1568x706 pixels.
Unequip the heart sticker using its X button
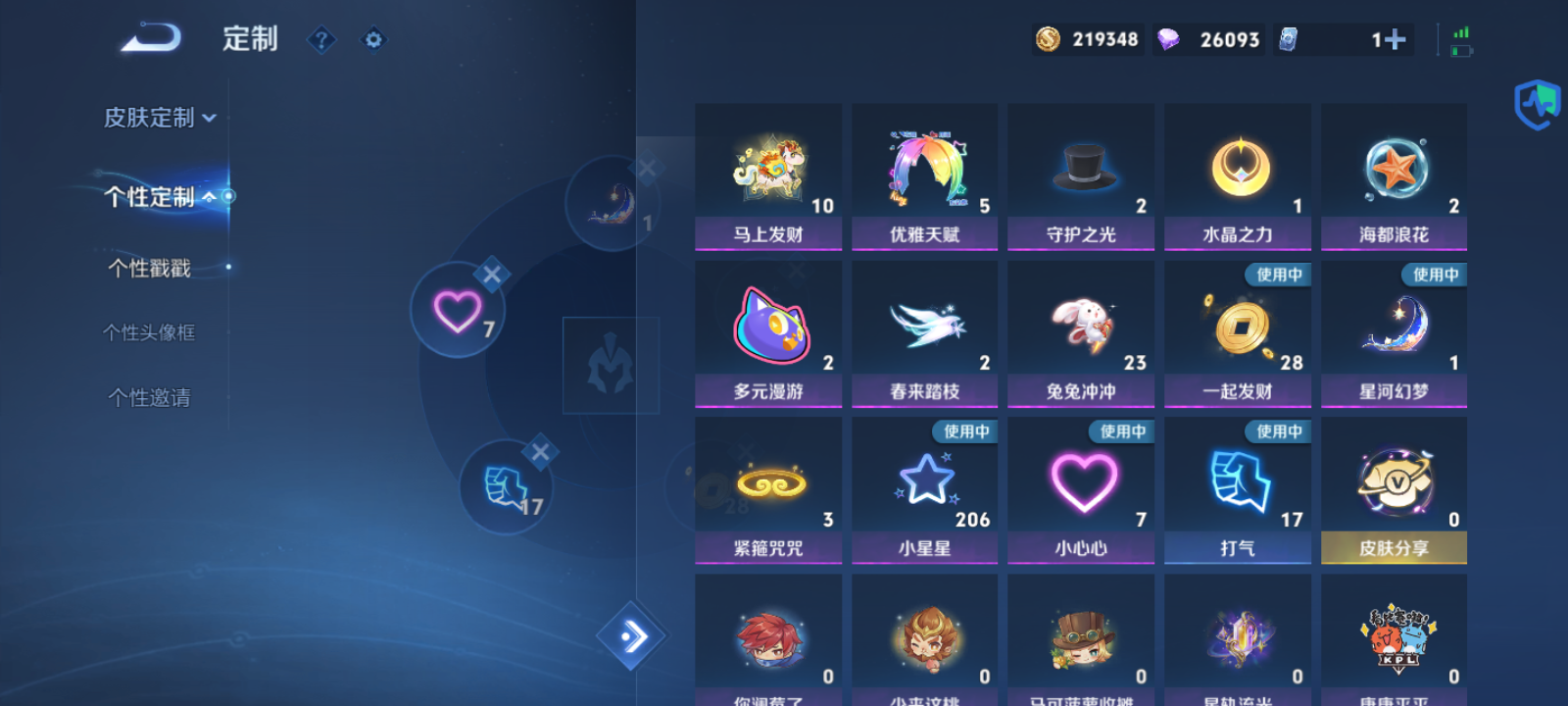[x=494, y=275]
